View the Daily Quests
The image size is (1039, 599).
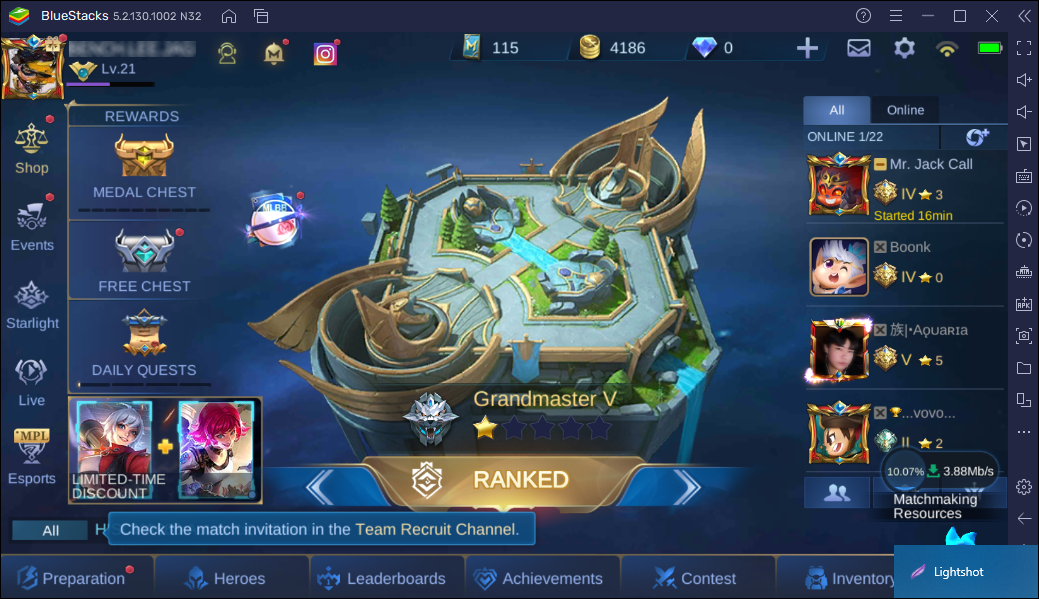[x=144, y=343]
